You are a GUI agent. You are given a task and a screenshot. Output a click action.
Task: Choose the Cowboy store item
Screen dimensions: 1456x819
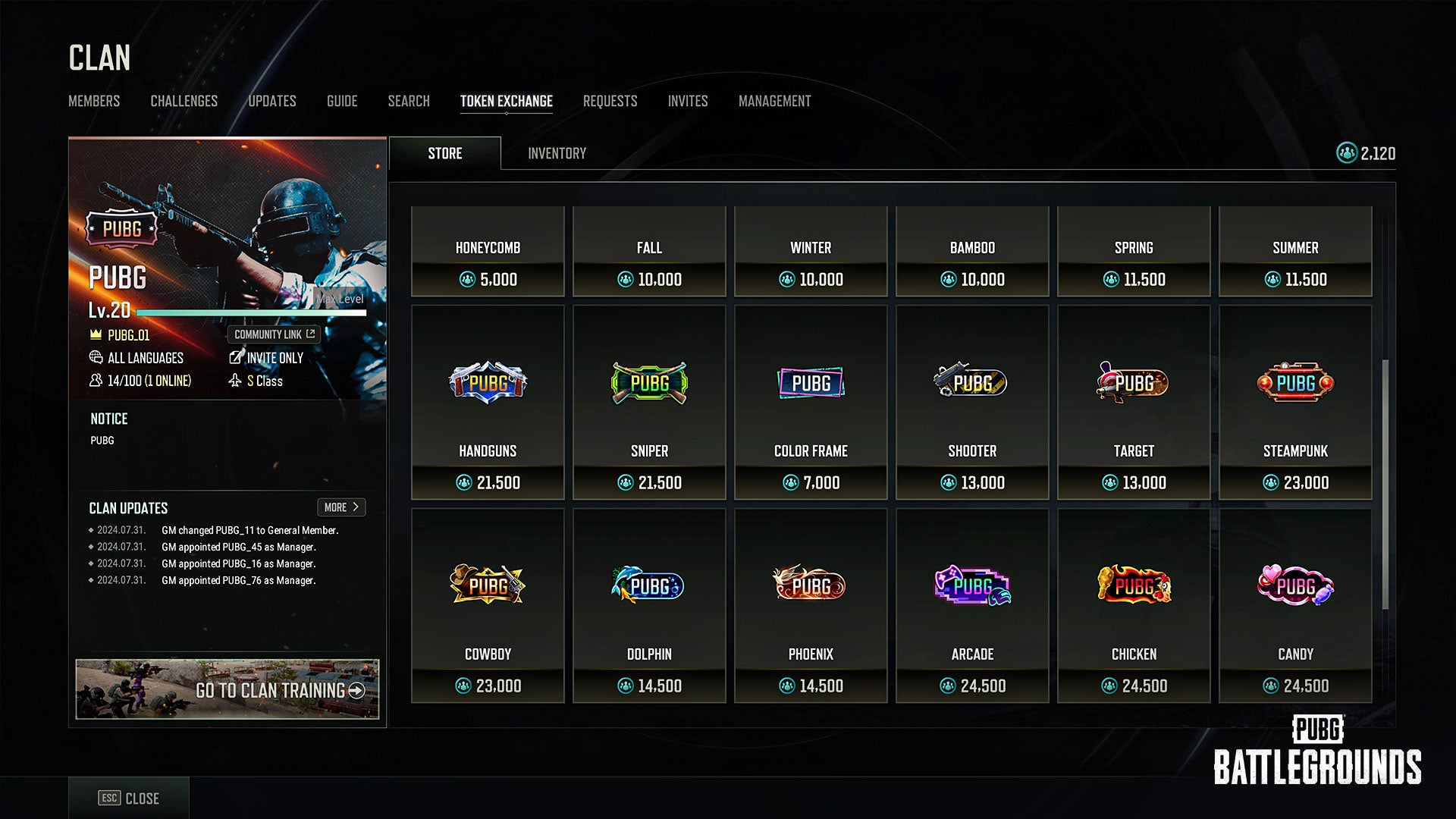(488, 605)
